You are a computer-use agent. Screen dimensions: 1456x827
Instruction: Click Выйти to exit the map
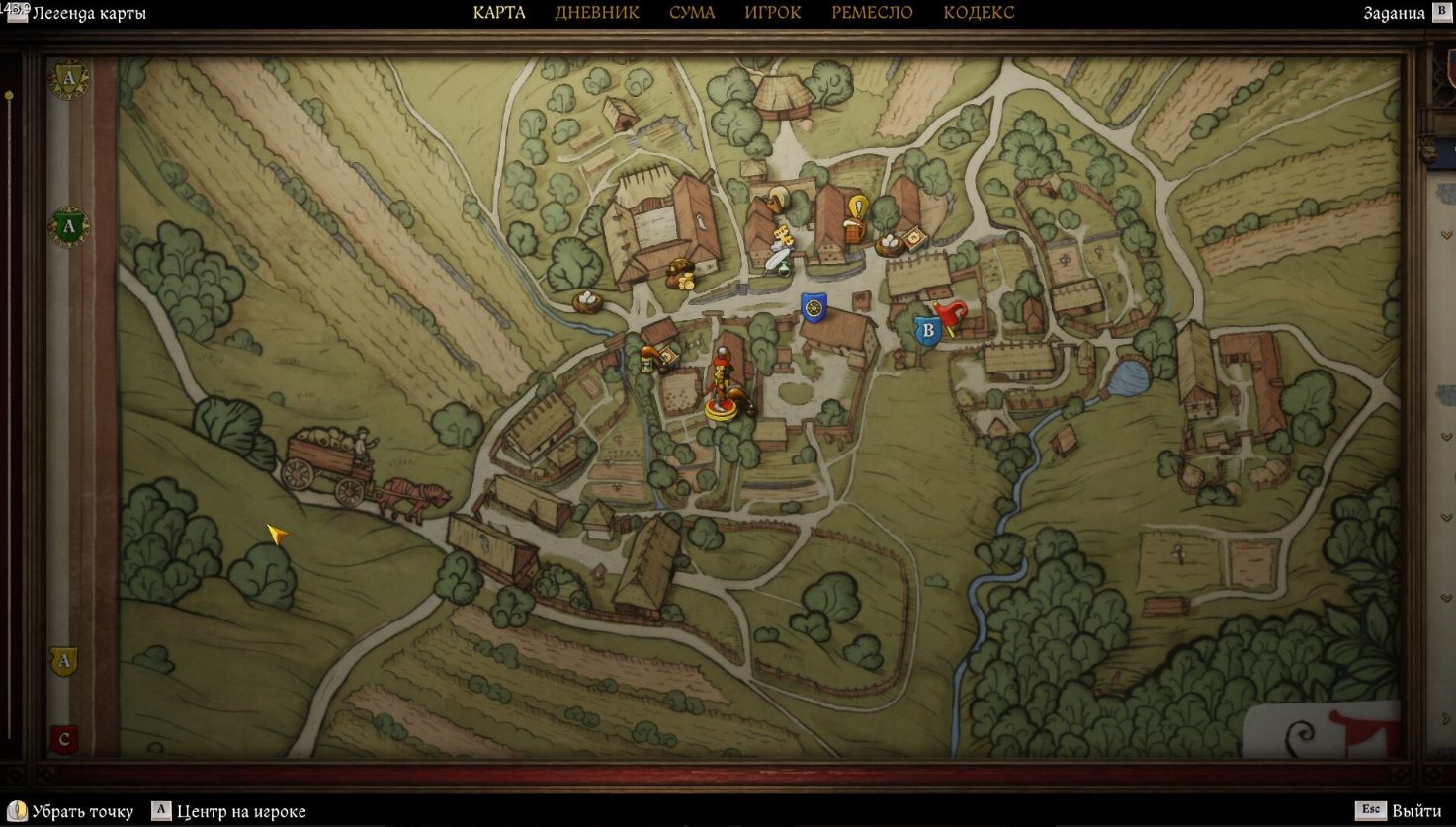click(1404, 811)
